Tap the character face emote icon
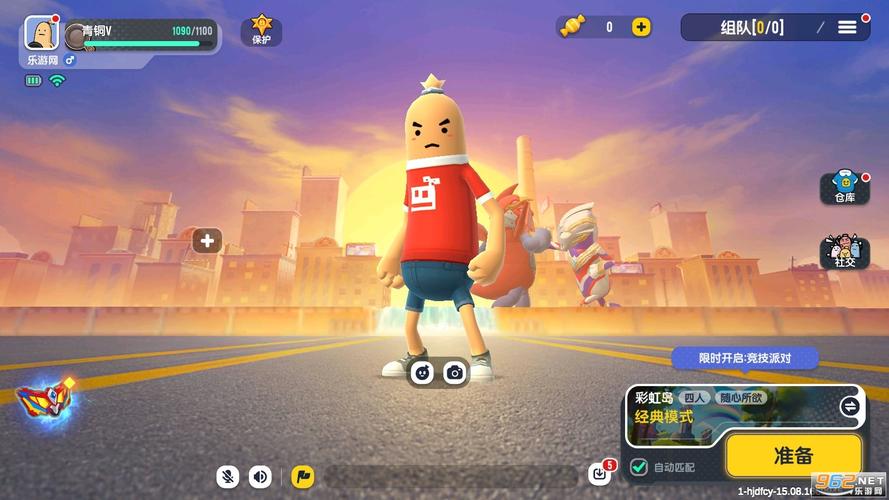889x500 pixels. 423,372
